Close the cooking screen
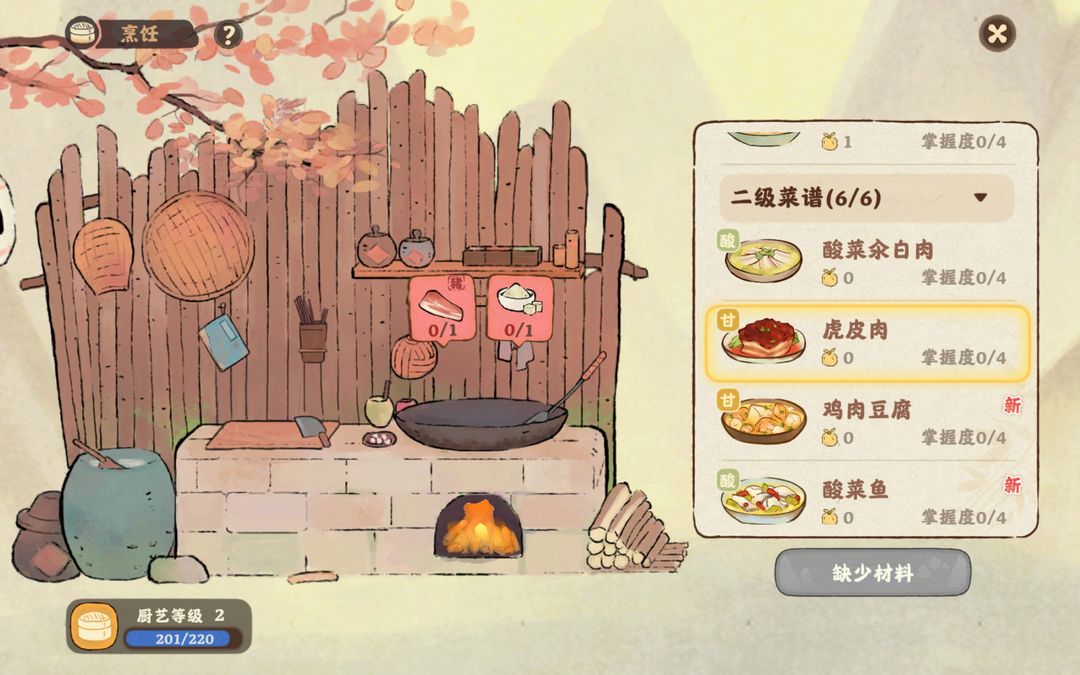 click(x=997, y=34)
